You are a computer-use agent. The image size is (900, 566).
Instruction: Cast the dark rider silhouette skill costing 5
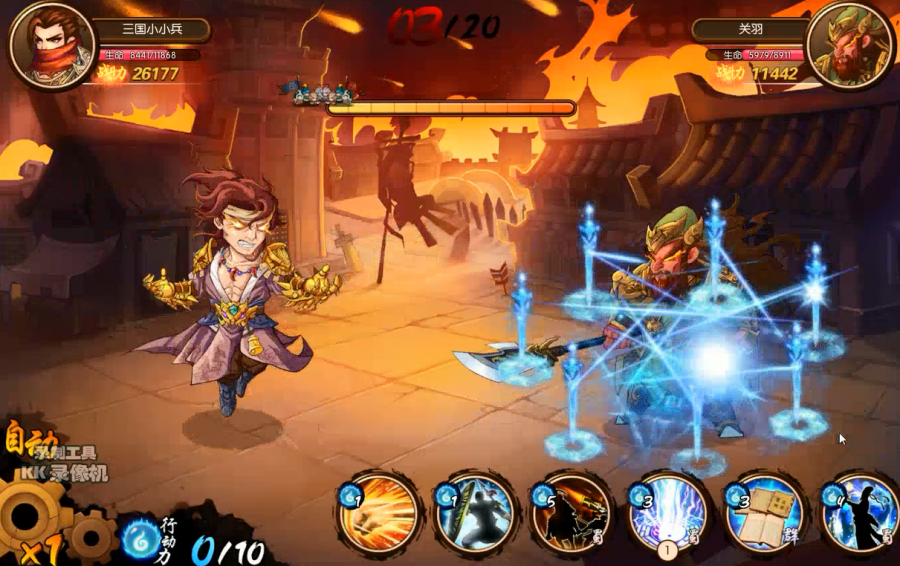coord(574,512)
